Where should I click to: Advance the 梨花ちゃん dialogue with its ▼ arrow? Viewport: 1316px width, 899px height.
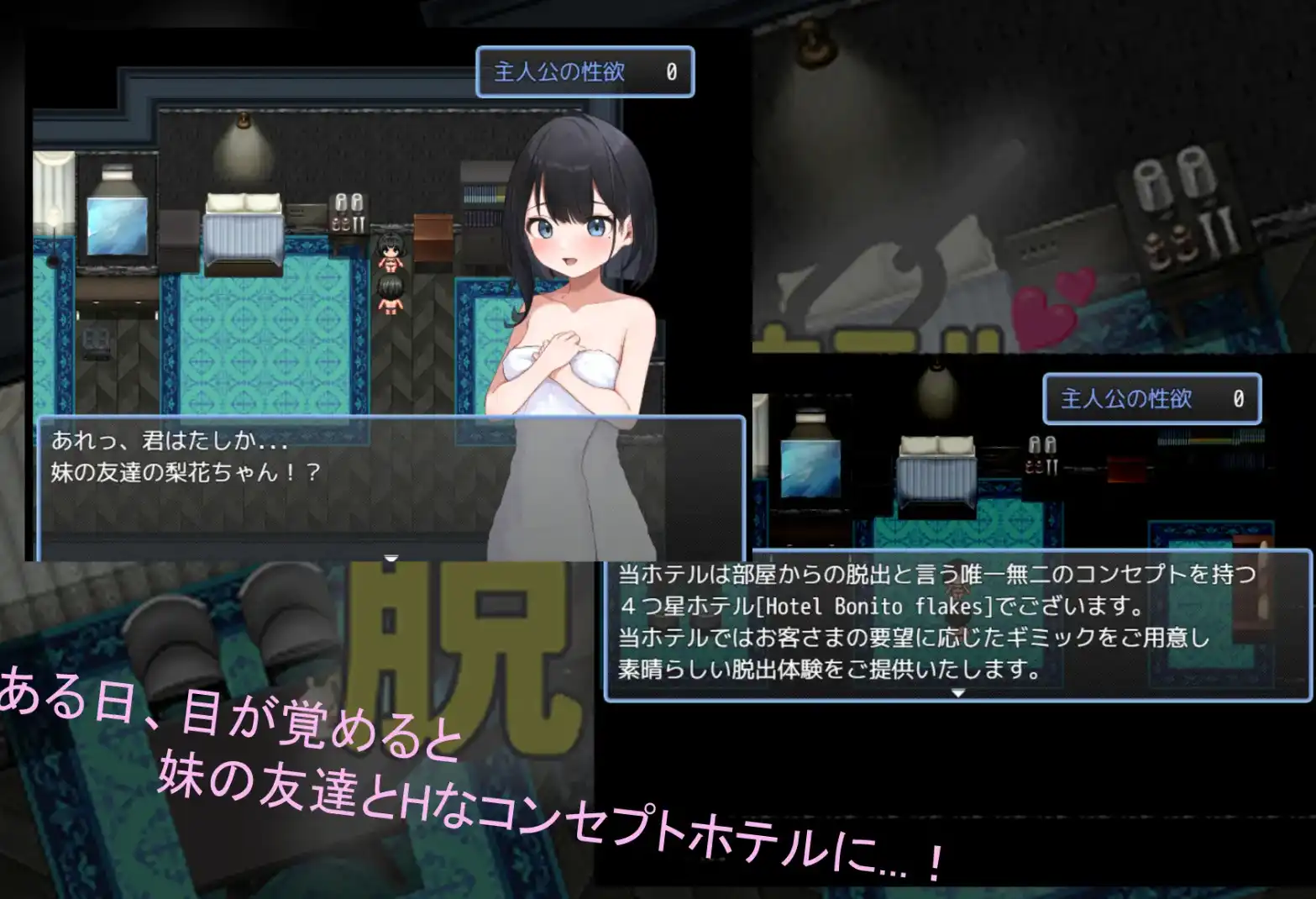click(x=390, y=556)
